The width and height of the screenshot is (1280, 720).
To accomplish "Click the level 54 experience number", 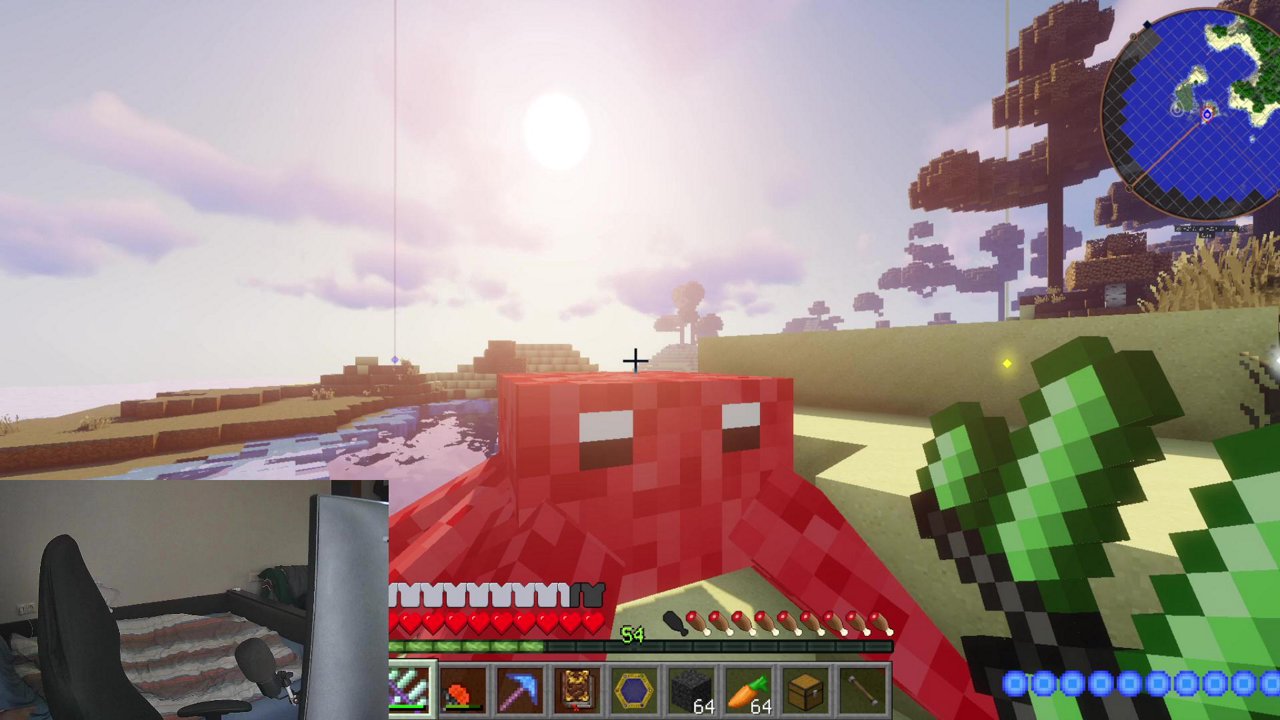I will tap(633, 636).
